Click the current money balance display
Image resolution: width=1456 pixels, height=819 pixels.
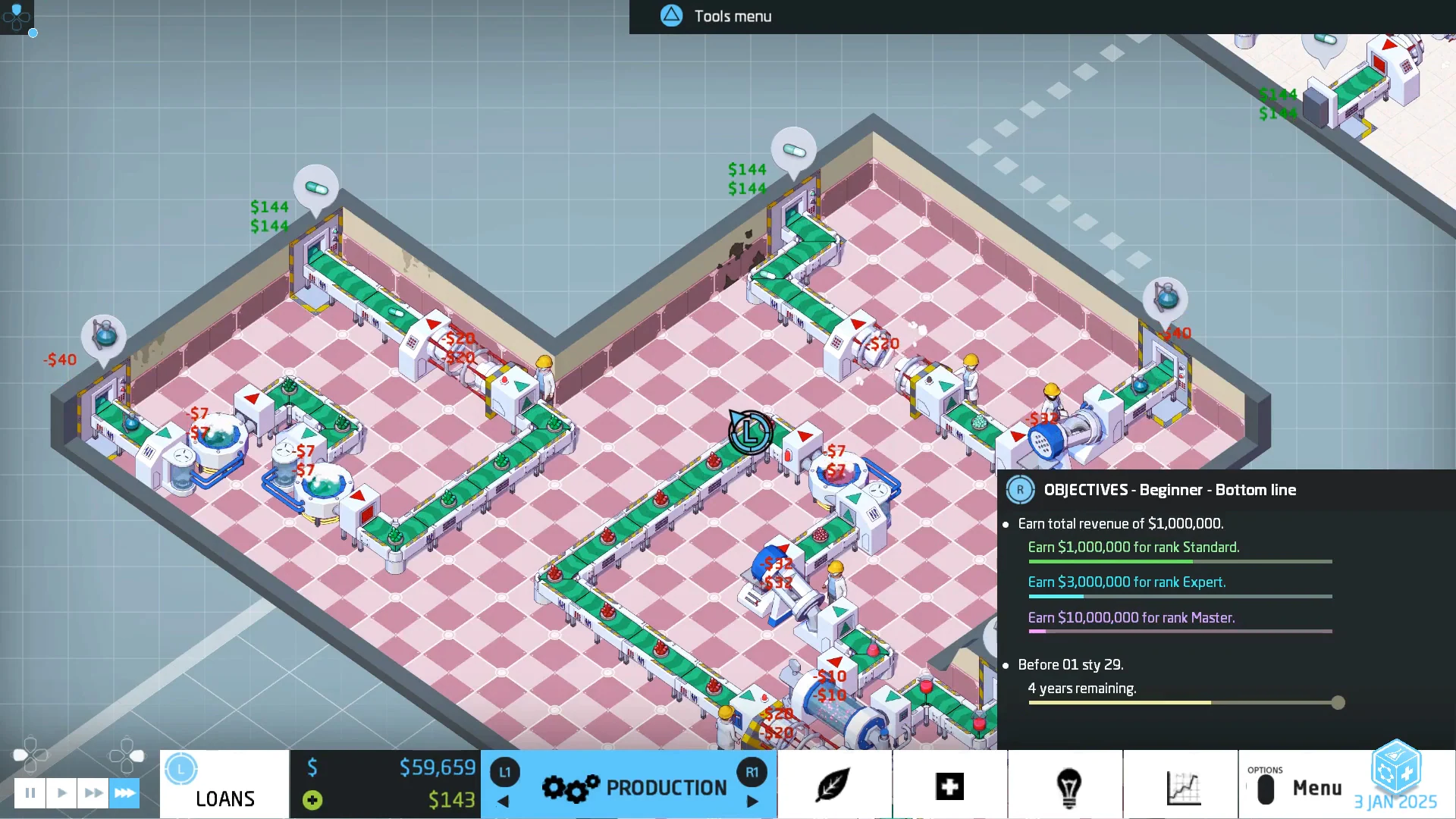(438, 767)
